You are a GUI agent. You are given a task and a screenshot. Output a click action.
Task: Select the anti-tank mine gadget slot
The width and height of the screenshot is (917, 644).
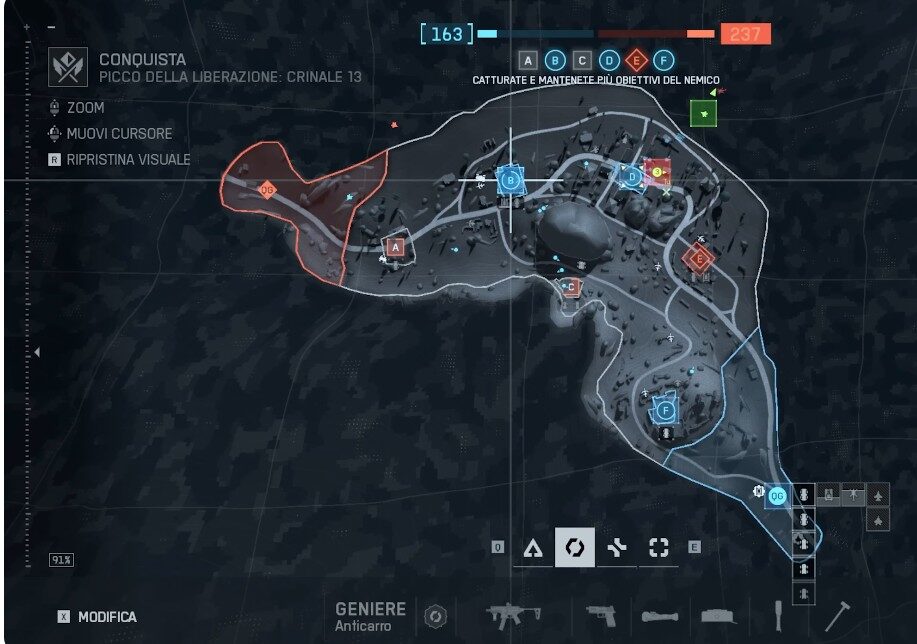(x=718, y=616)
